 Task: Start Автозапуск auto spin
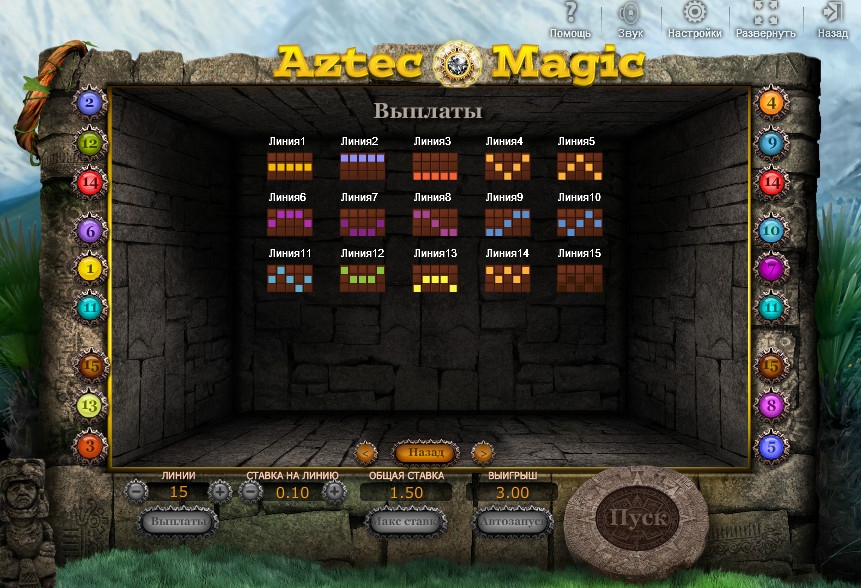(513, 521)
